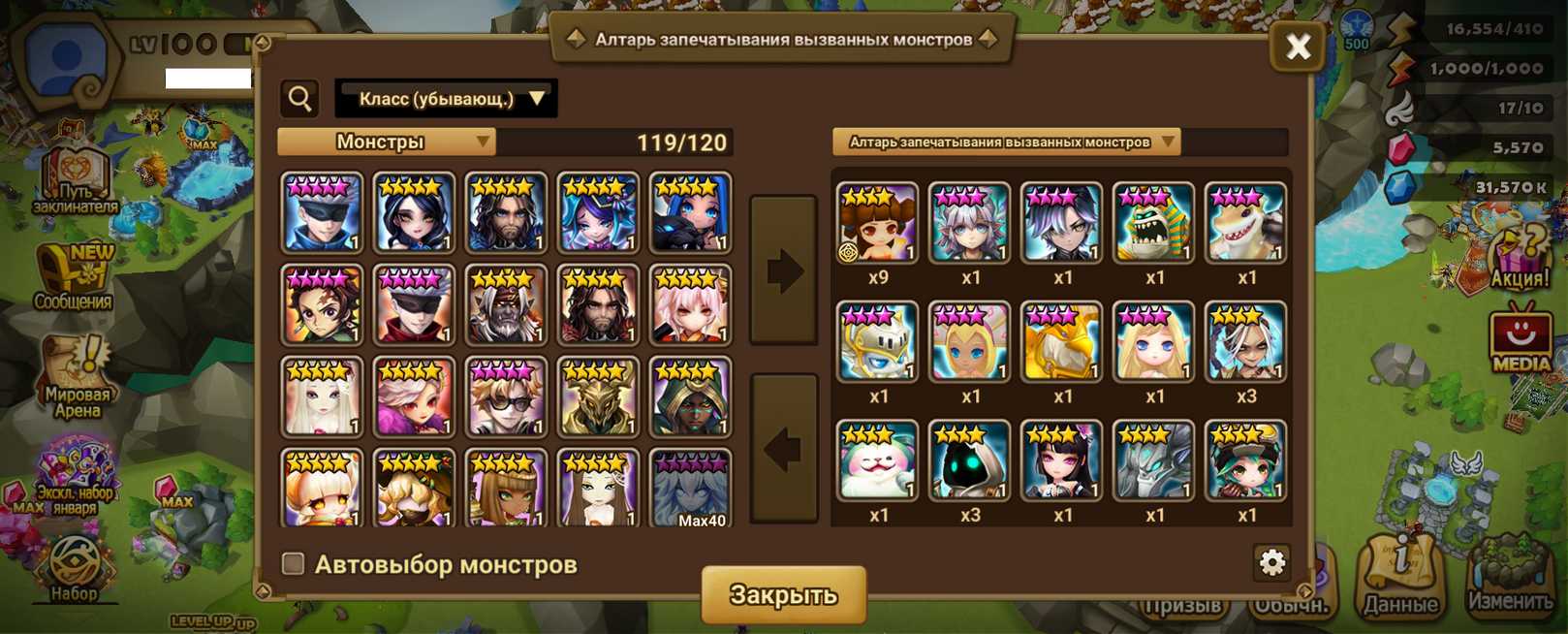Choose the white shark monster in altar
1568x634 pixels.
[1245, 224]
